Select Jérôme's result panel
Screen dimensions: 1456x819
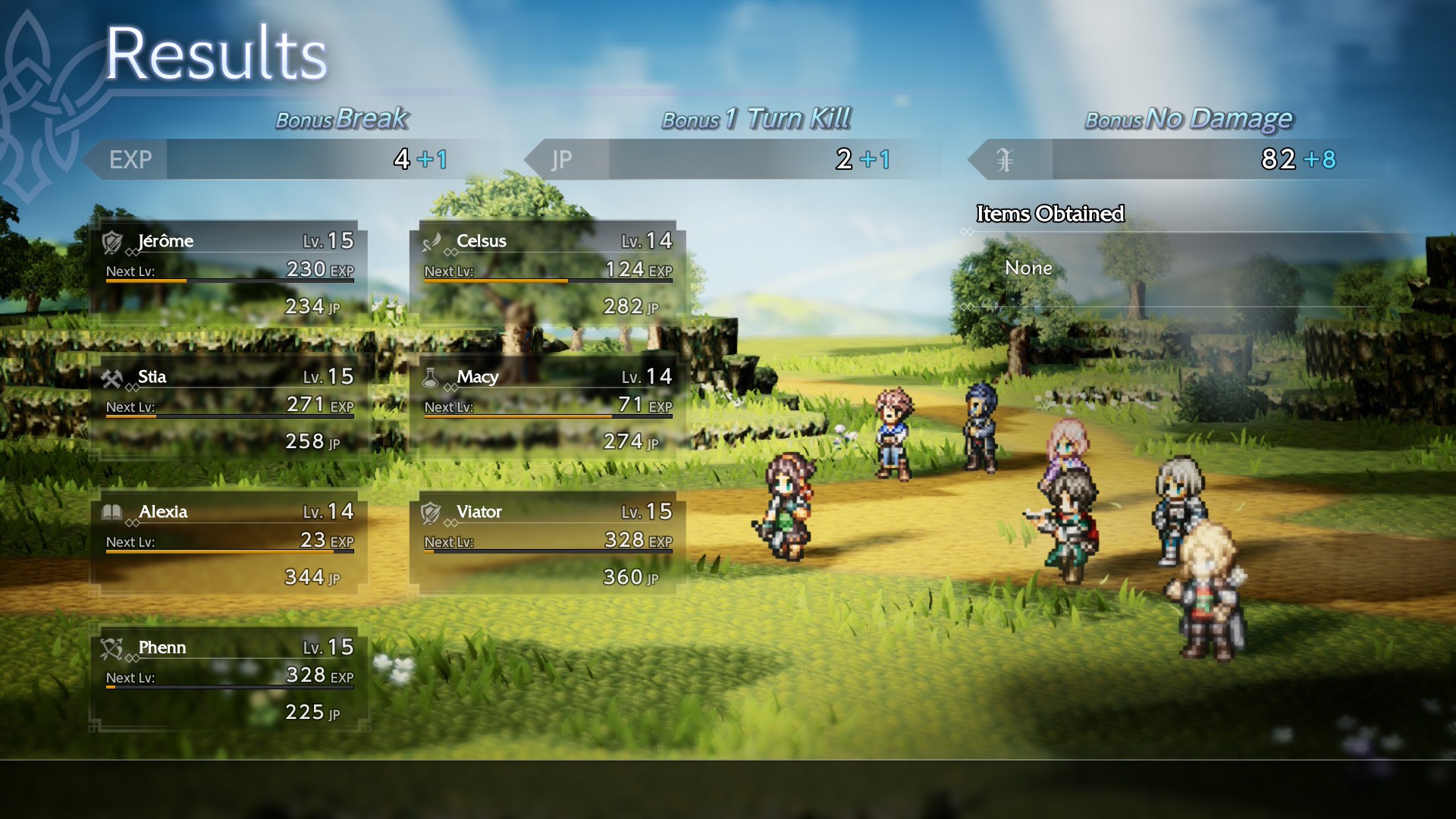(x=229, y=273)
